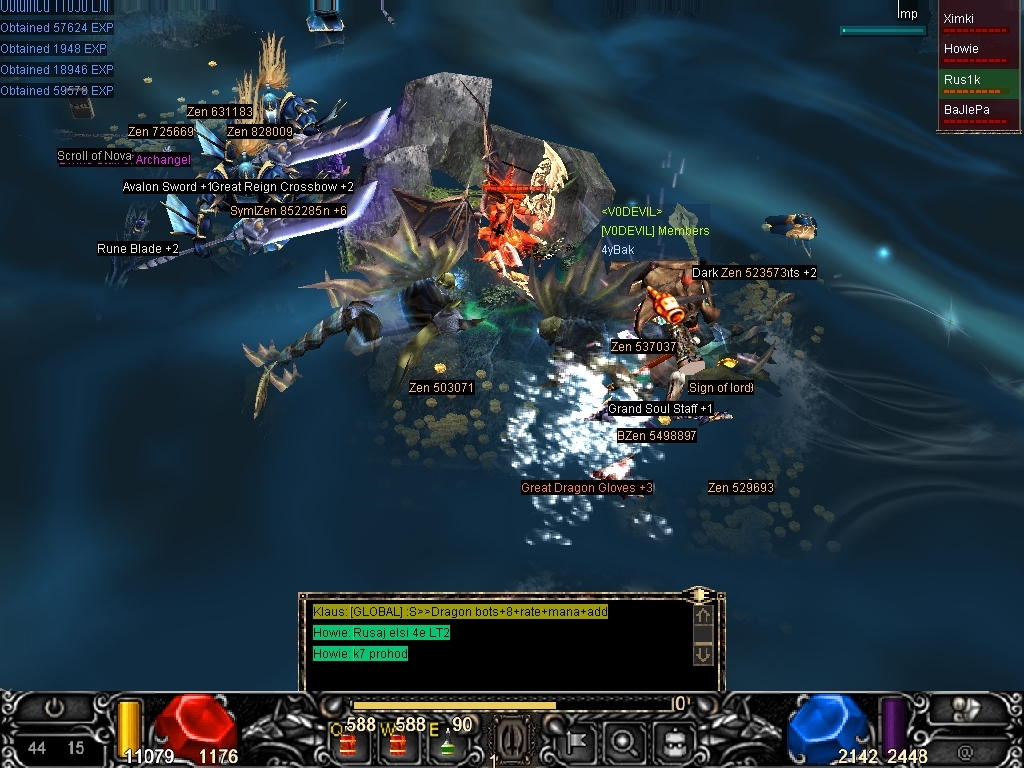Image resolution: width=1024 pixels, height=768 pixels.
Task: Click Klaus's GLOBAL chat message
Action: (460, 612)
